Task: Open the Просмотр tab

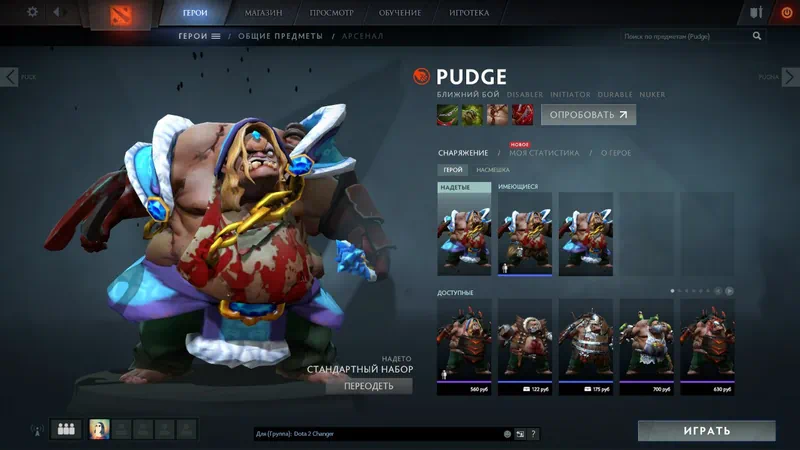Action: tap(330, 13)
